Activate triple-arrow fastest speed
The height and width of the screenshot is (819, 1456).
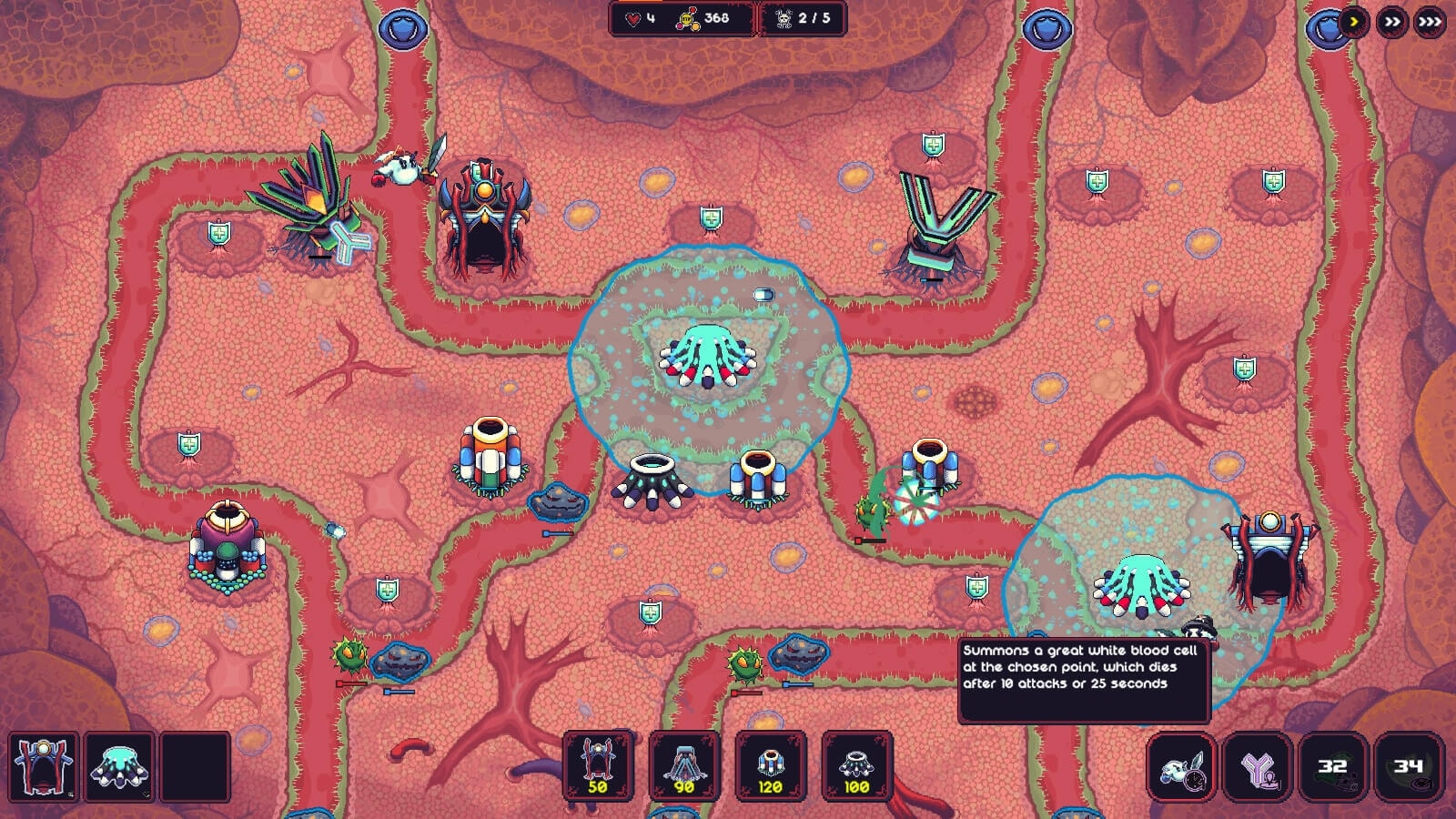tap(1430, 22)
